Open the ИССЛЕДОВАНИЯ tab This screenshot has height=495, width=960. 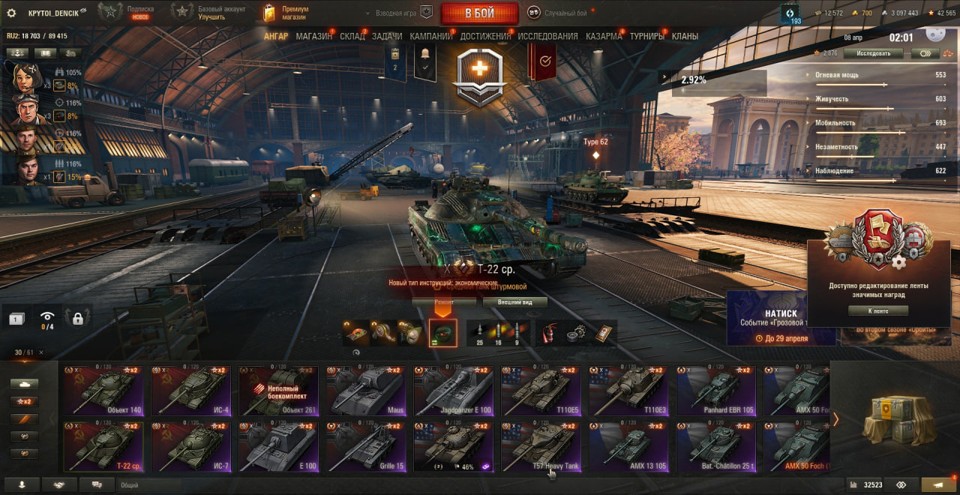point(547,37)
